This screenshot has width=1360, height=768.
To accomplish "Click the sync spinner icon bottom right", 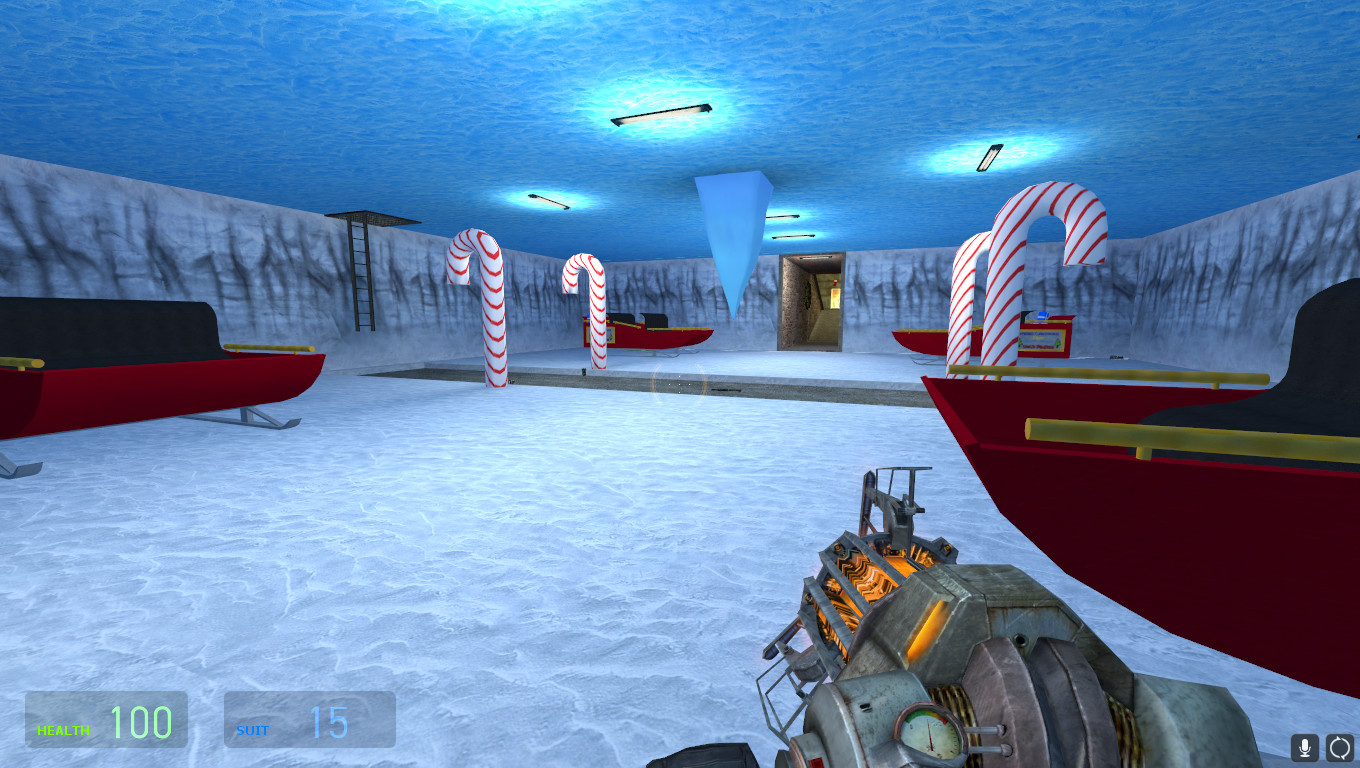I will (x=1339, y=747).
